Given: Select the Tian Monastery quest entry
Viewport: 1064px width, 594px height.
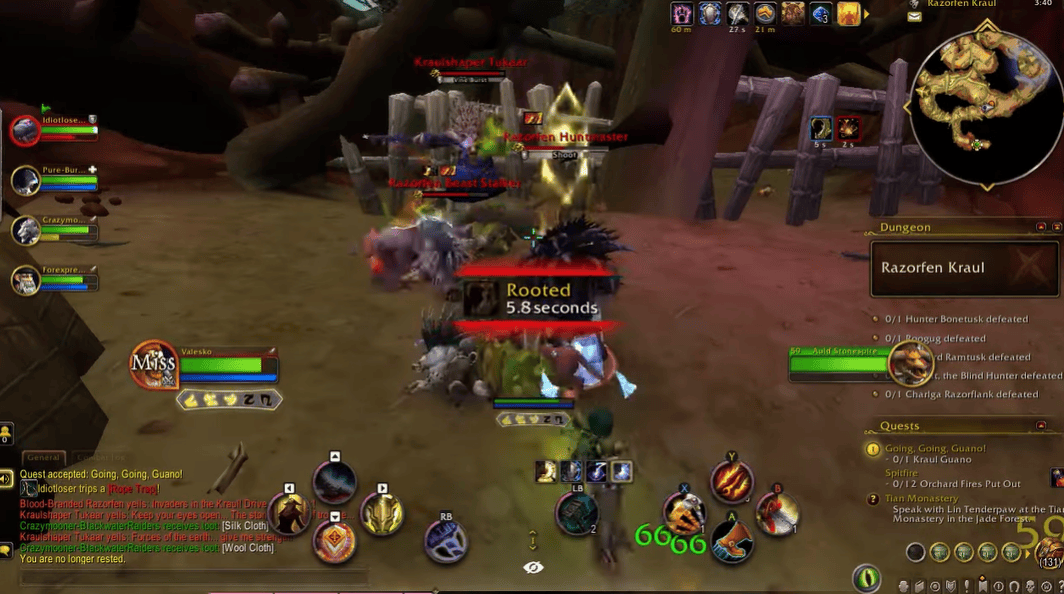Looking at the screenshot, I should tap(921, 498).
